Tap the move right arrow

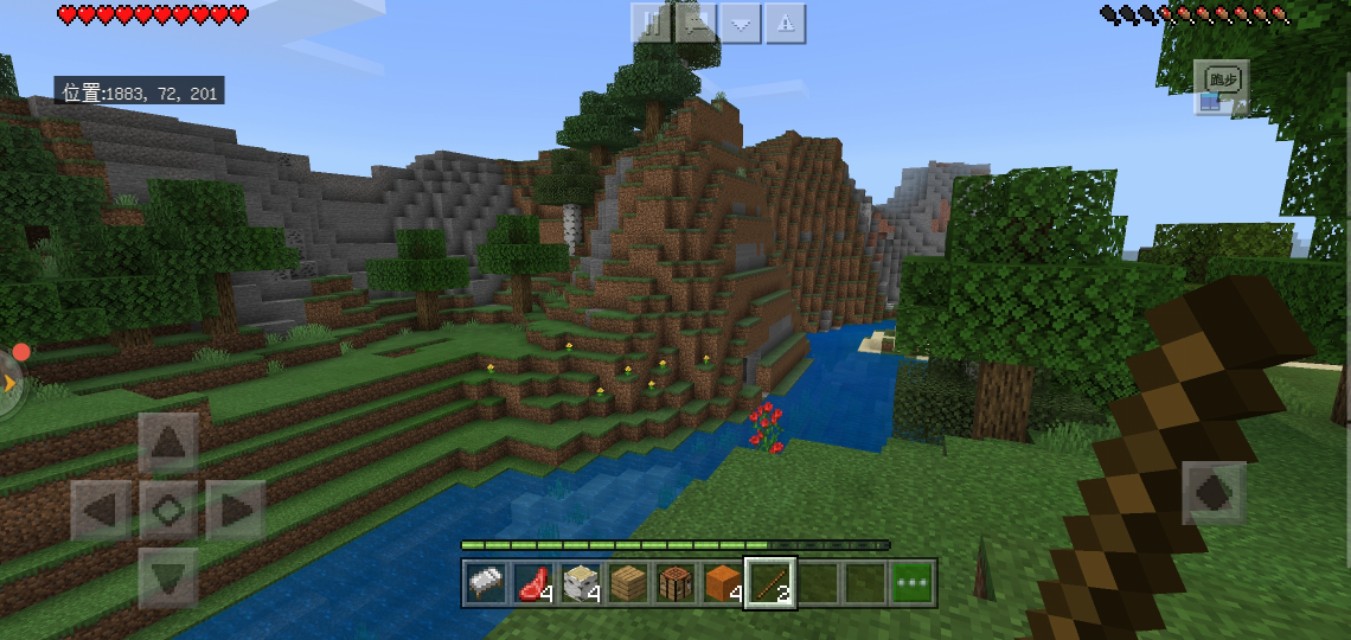click(x=236, y=510)
